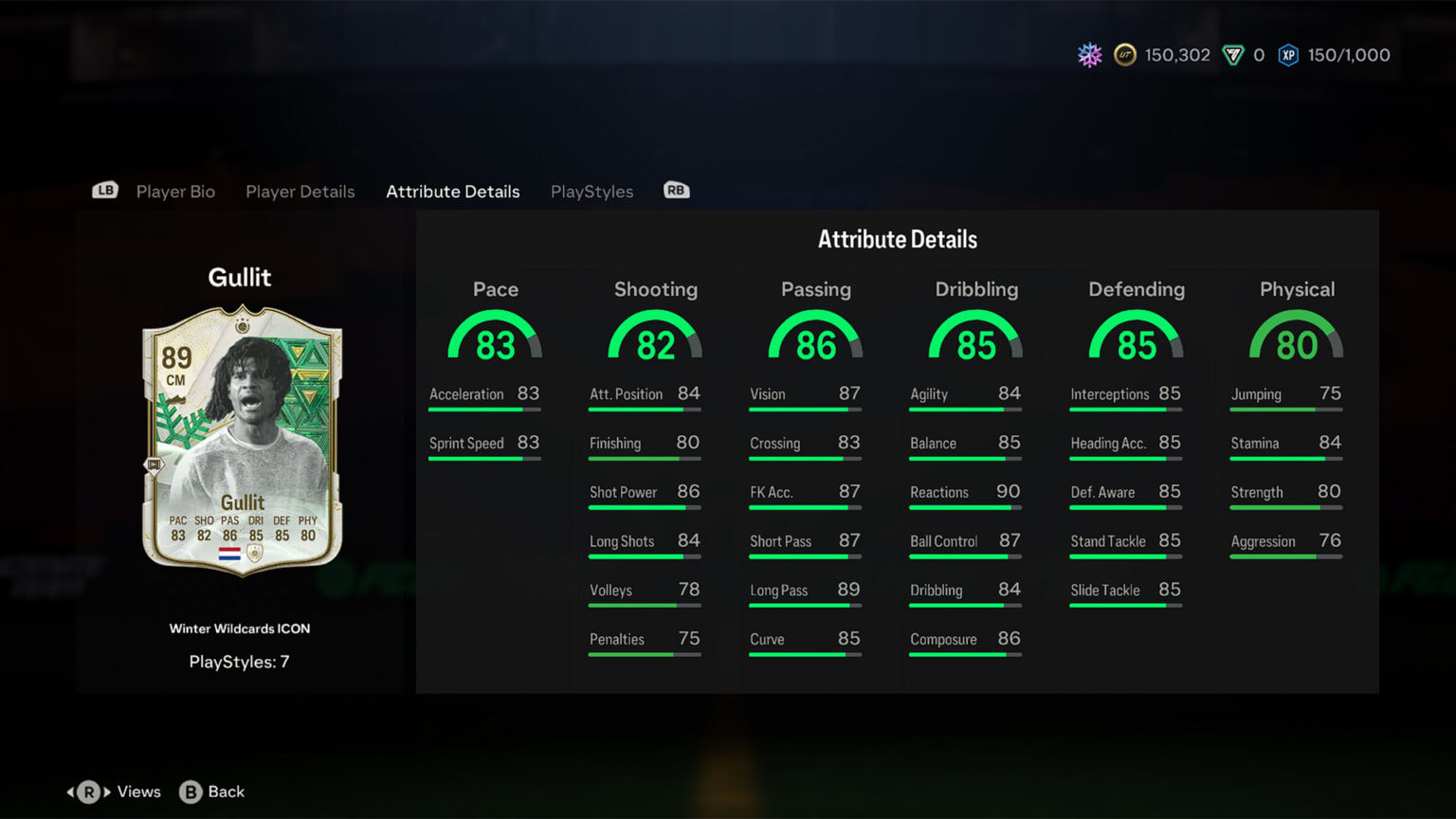Click the B Back button icon
This screenshot has width=1456, height=819.
pos(192,792)
